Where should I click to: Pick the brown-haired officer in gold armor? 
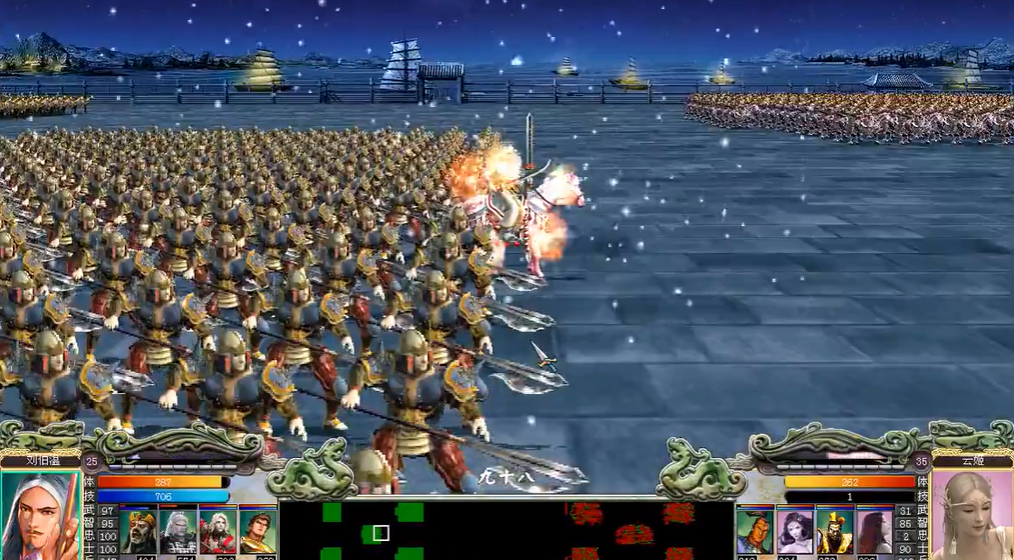tap(258, 532)
